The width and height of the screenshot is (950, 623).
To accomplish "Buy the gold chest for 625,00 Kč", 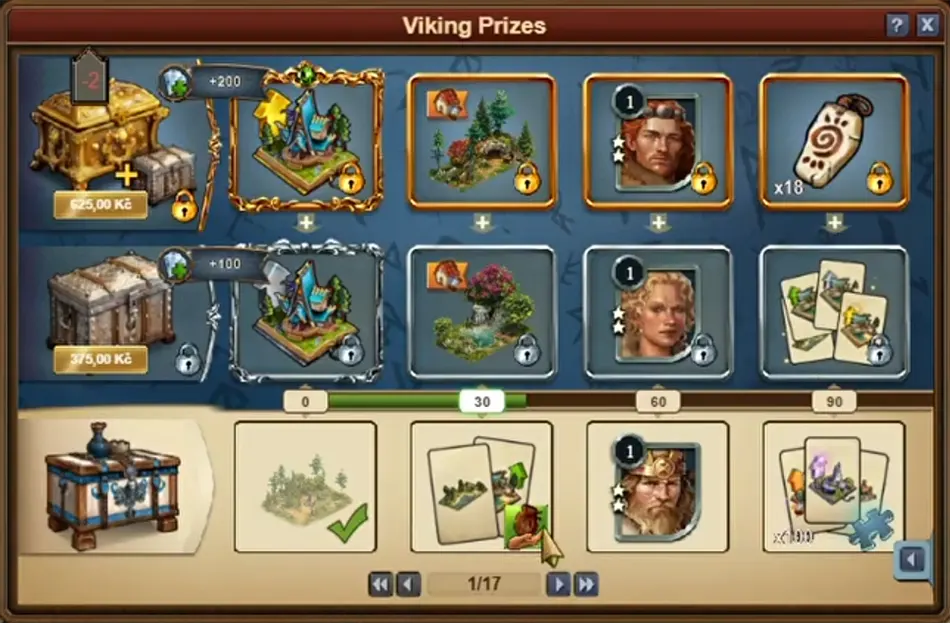I will coord(100,206).
